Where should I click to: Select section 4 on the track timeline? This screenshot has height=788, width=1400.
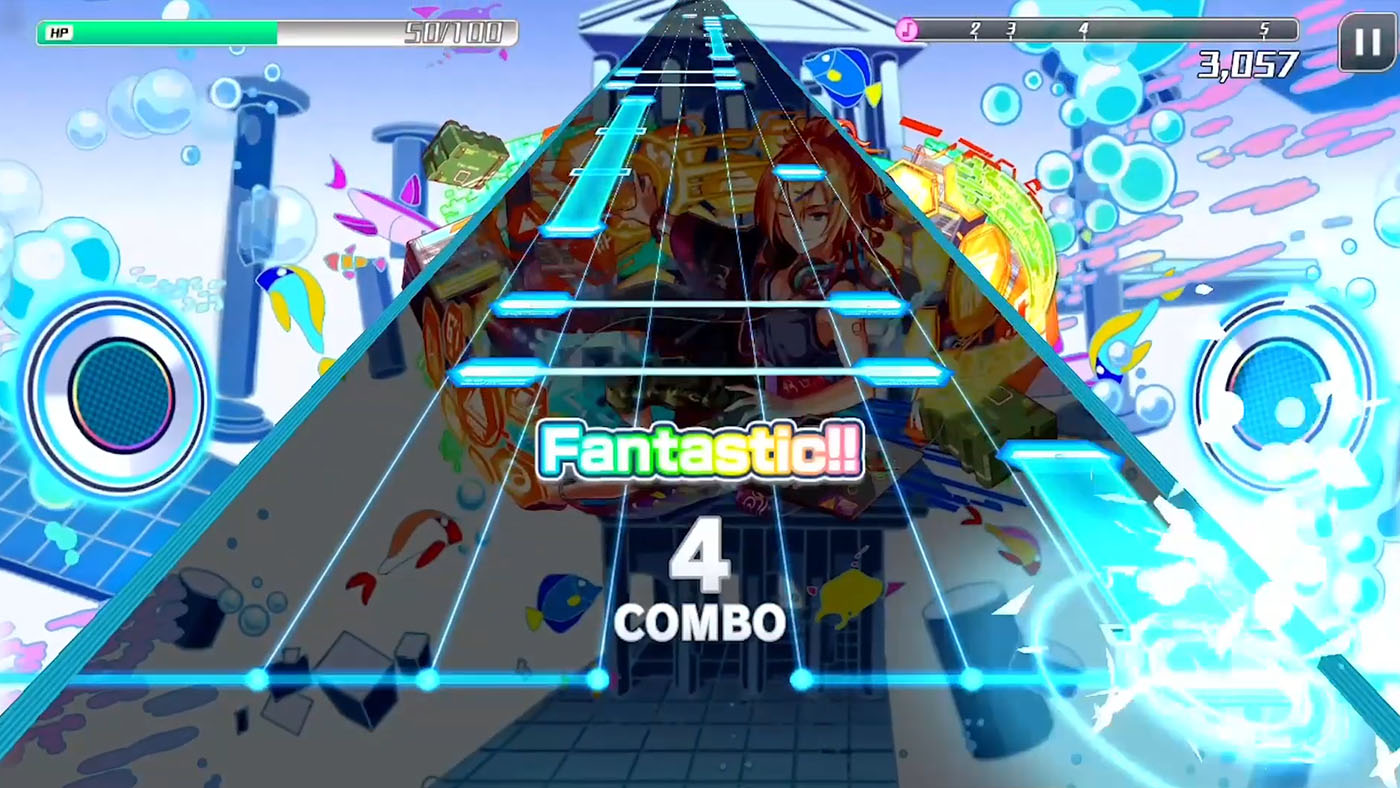point(1085,30)
